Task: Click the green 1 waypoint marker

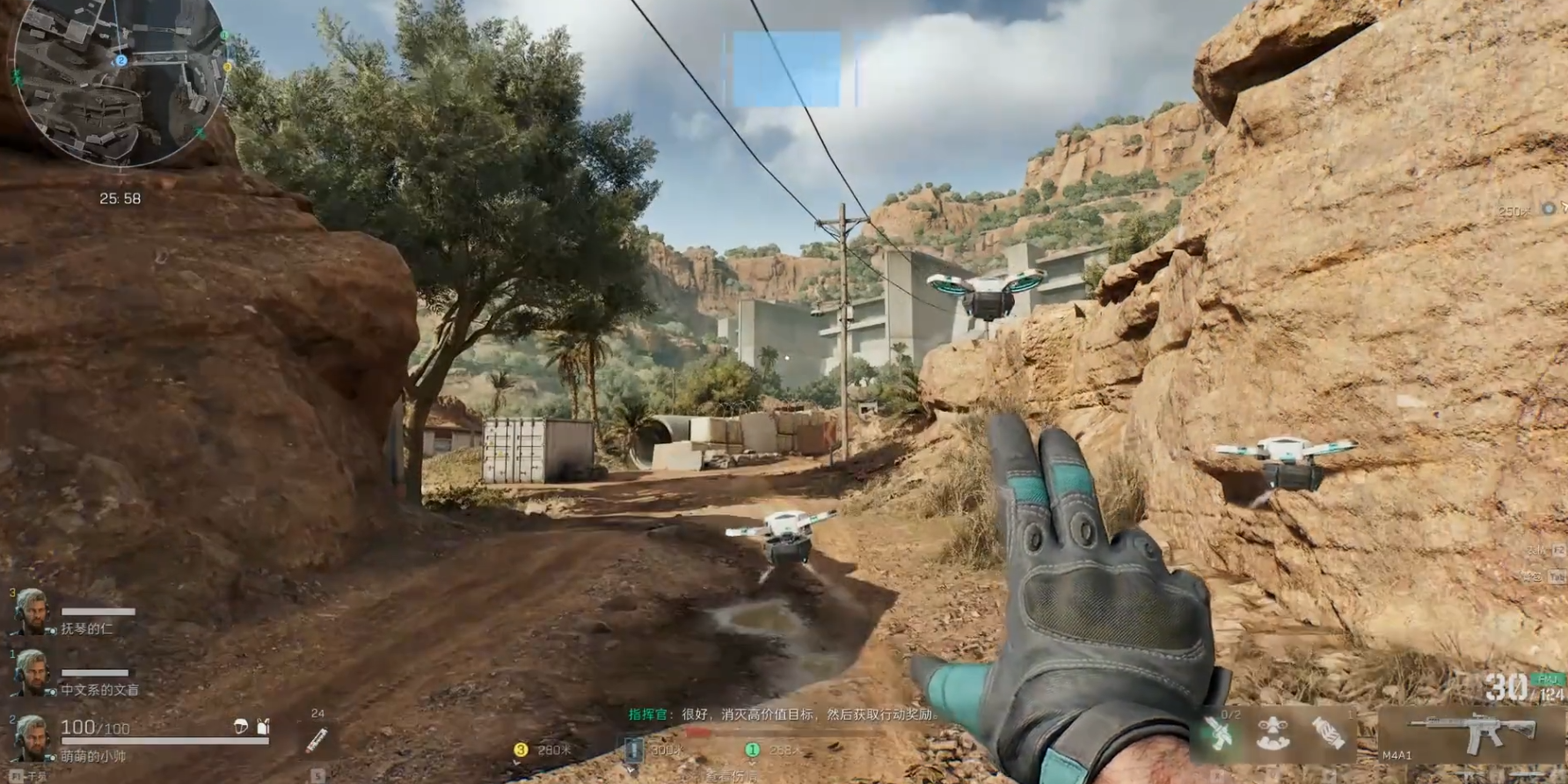Action: 752,750
